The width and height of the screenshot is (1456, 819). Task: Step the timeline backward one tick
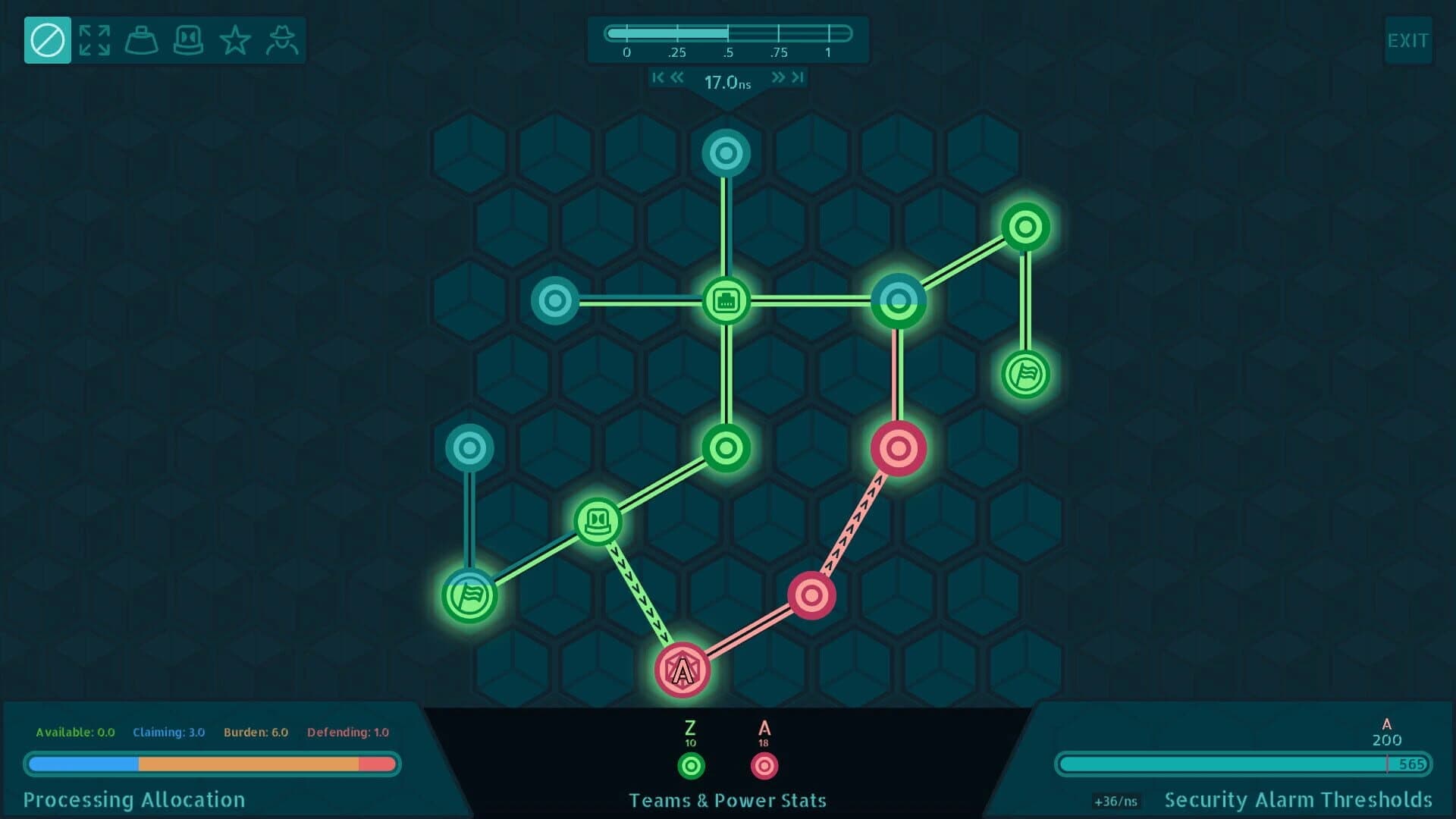coord(677,77)
